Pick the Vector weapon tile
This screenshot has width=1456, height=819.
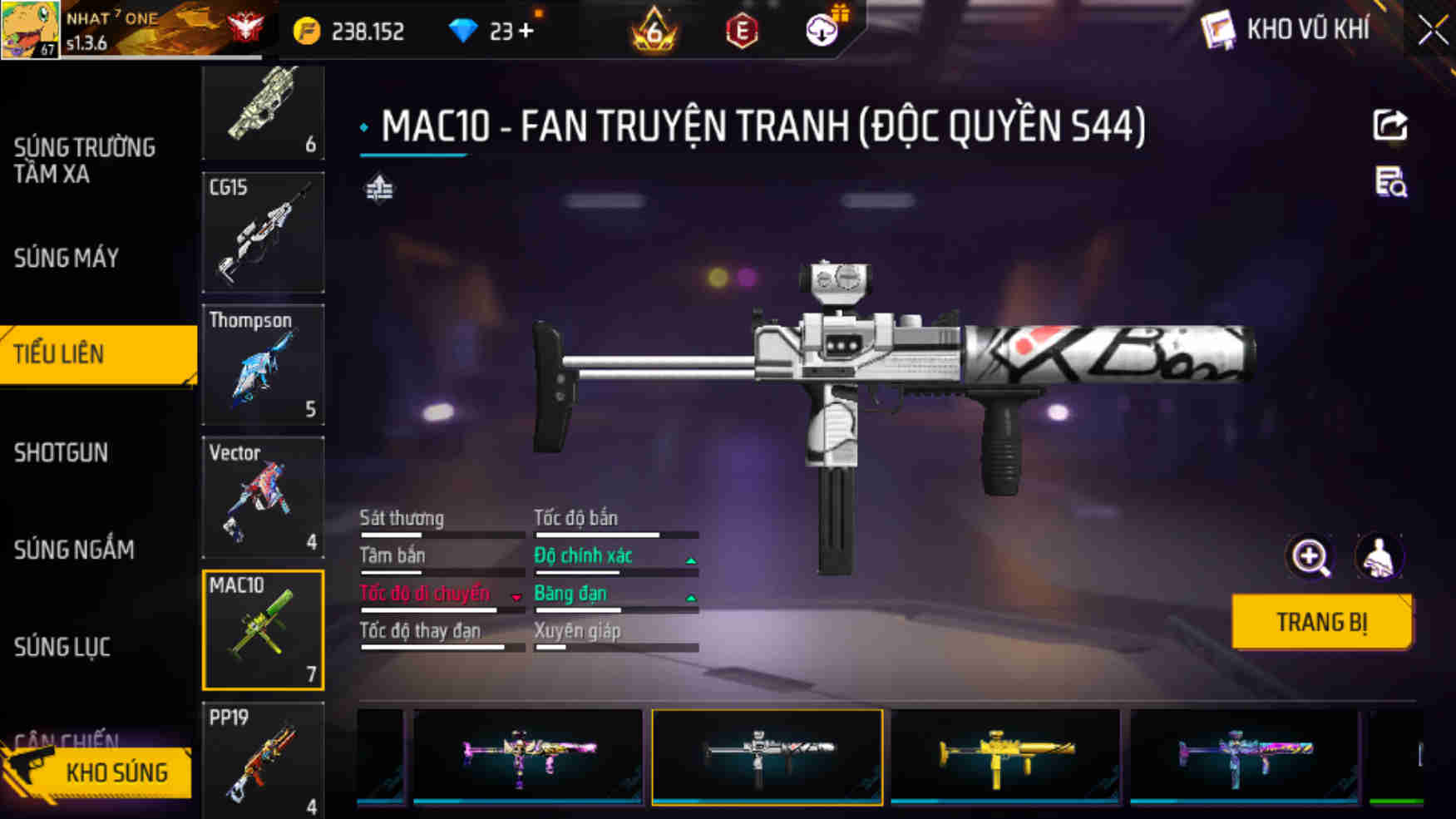point(263,497)
